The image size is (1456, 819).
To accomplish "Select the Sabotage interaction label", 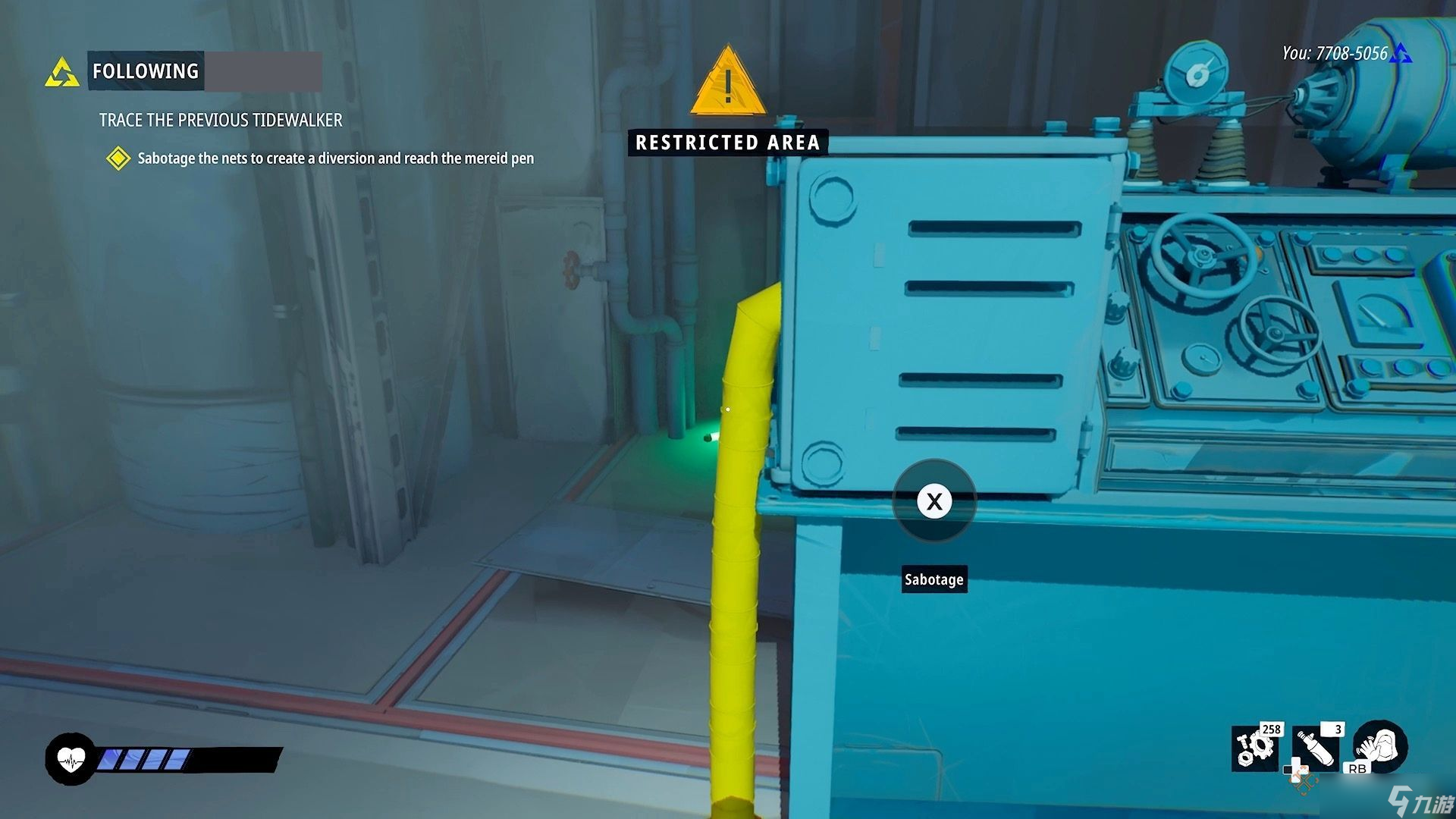I will click(x=934, y=579).
